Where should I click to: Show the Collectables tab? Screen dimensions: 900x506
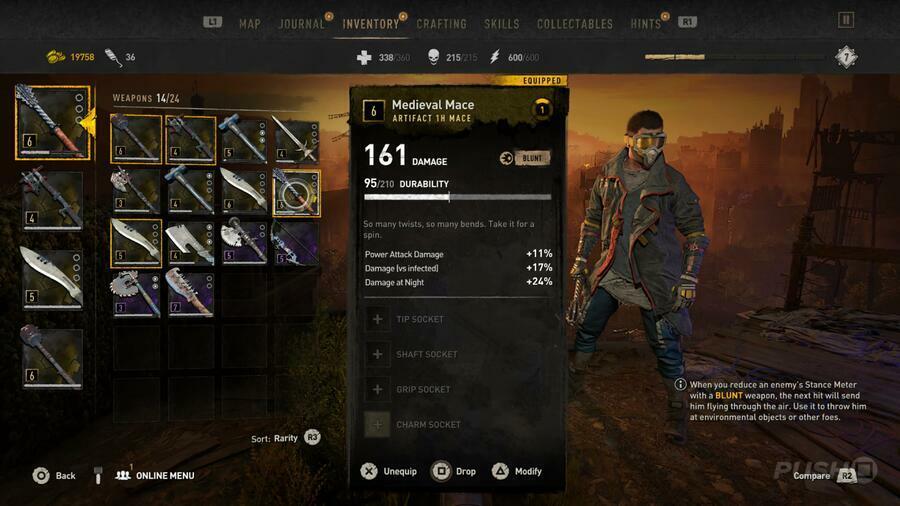point(574,24)
